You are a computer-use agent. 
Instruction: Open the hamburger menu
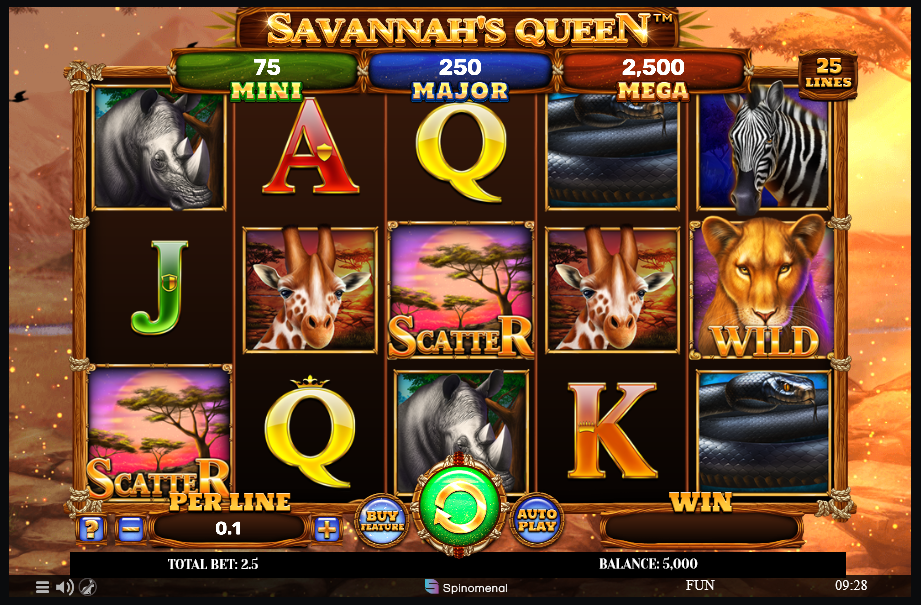[x=42, y=587]
